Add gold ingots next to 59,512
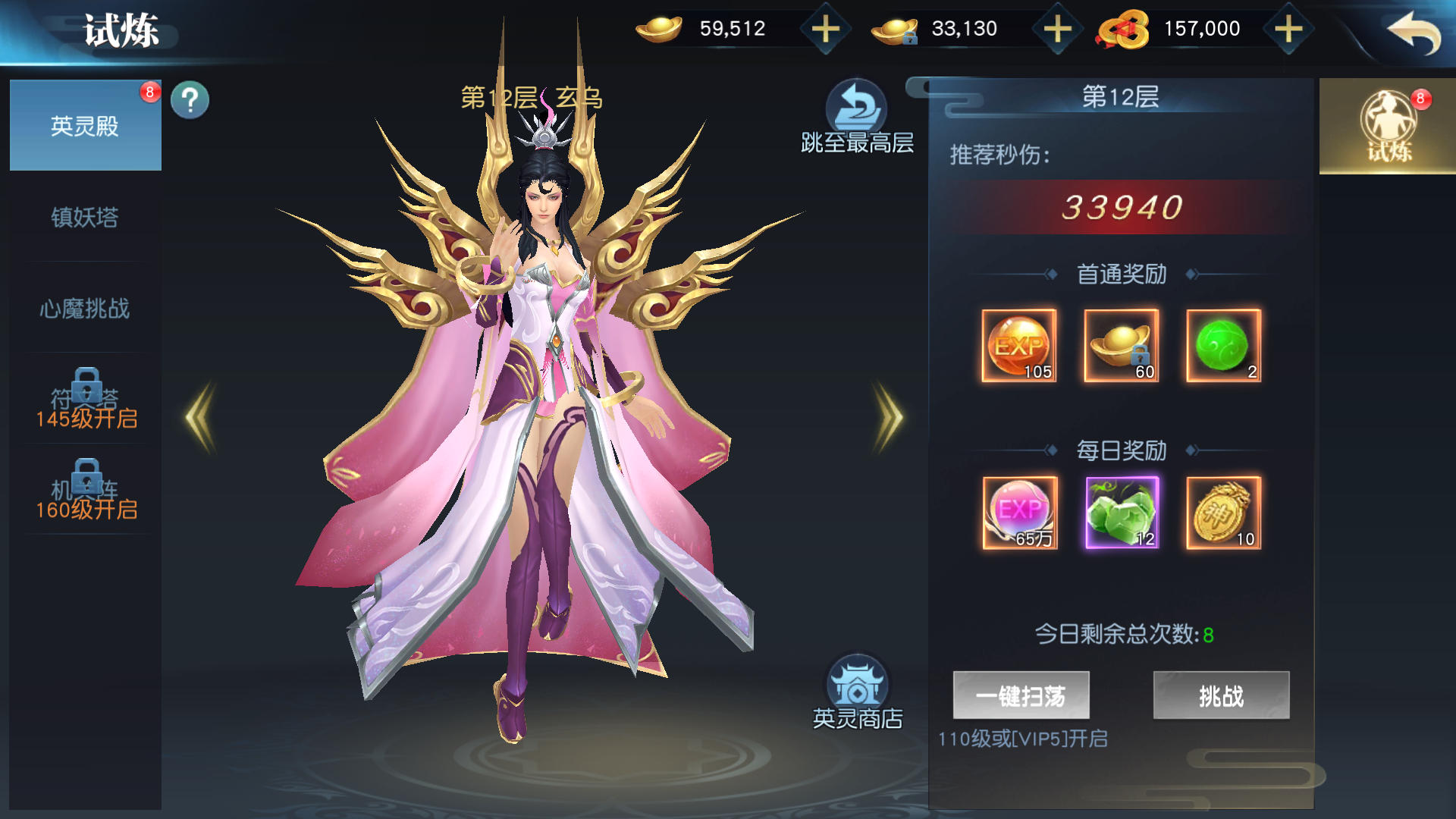The height and width of the screenshot is (819, 1456). [x=825, y=30]
